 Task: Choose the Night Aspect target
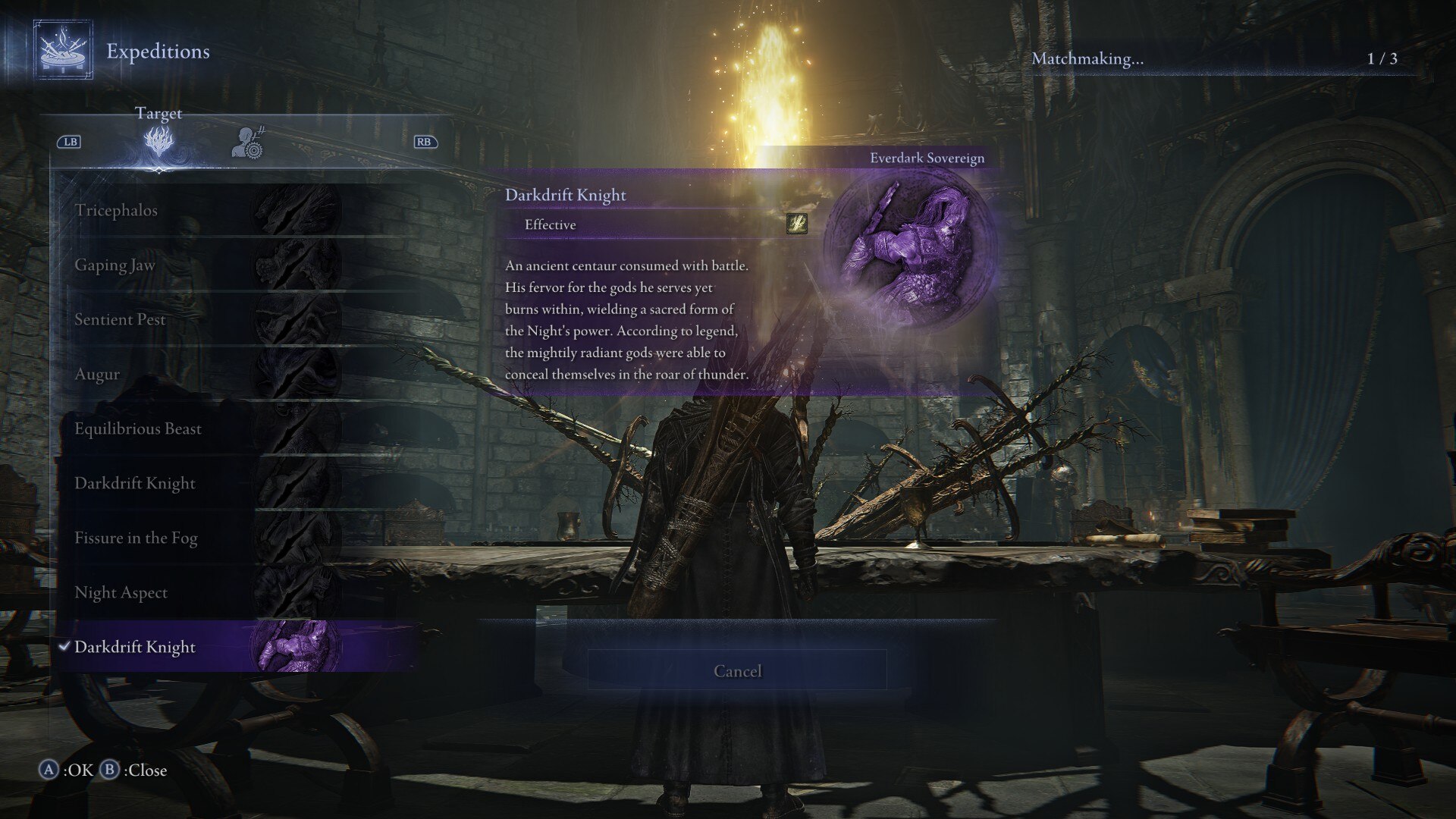(121, 592)
